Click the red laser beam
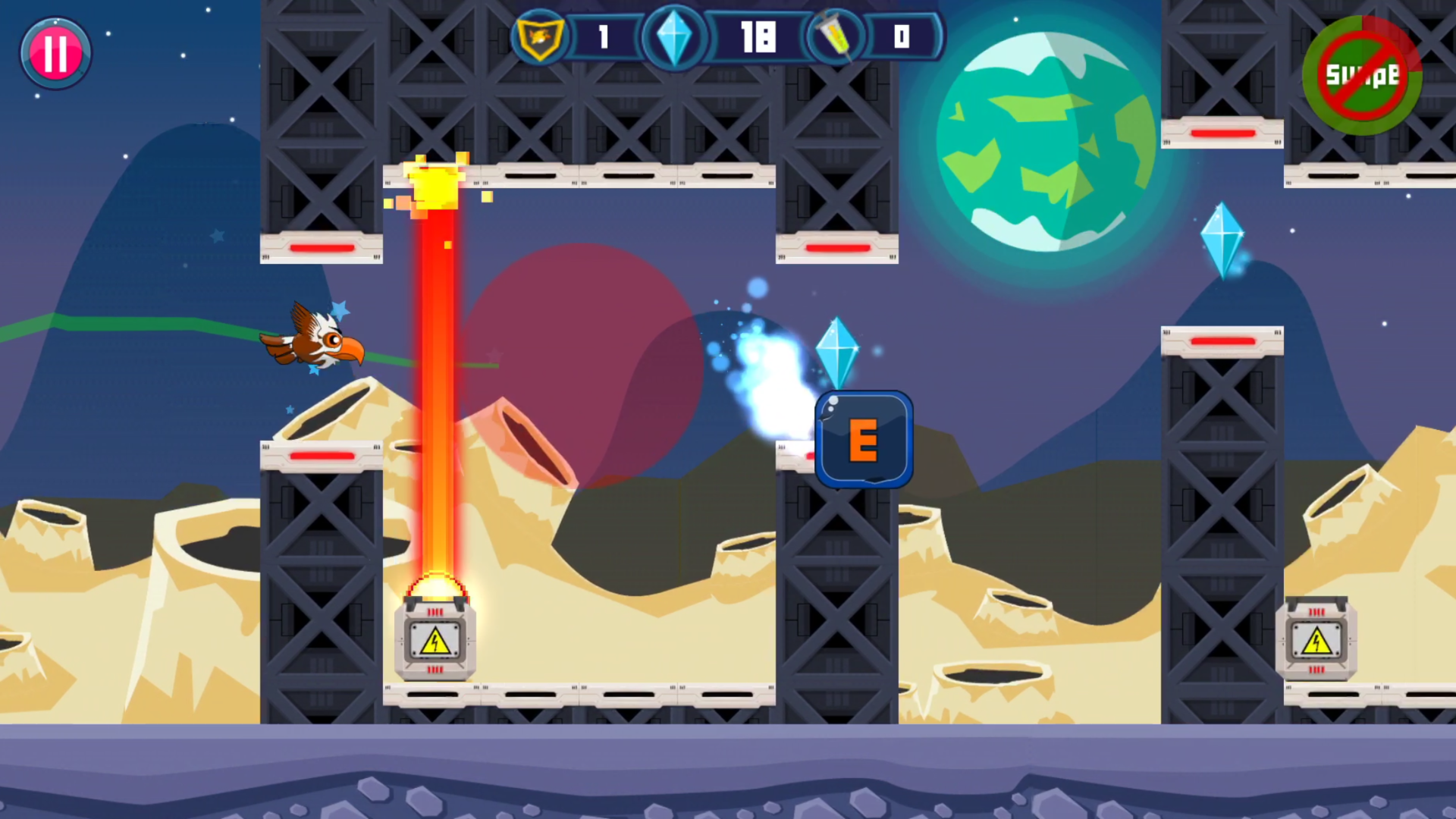Viewport: 1456px width, 819px height. point(435,379)
